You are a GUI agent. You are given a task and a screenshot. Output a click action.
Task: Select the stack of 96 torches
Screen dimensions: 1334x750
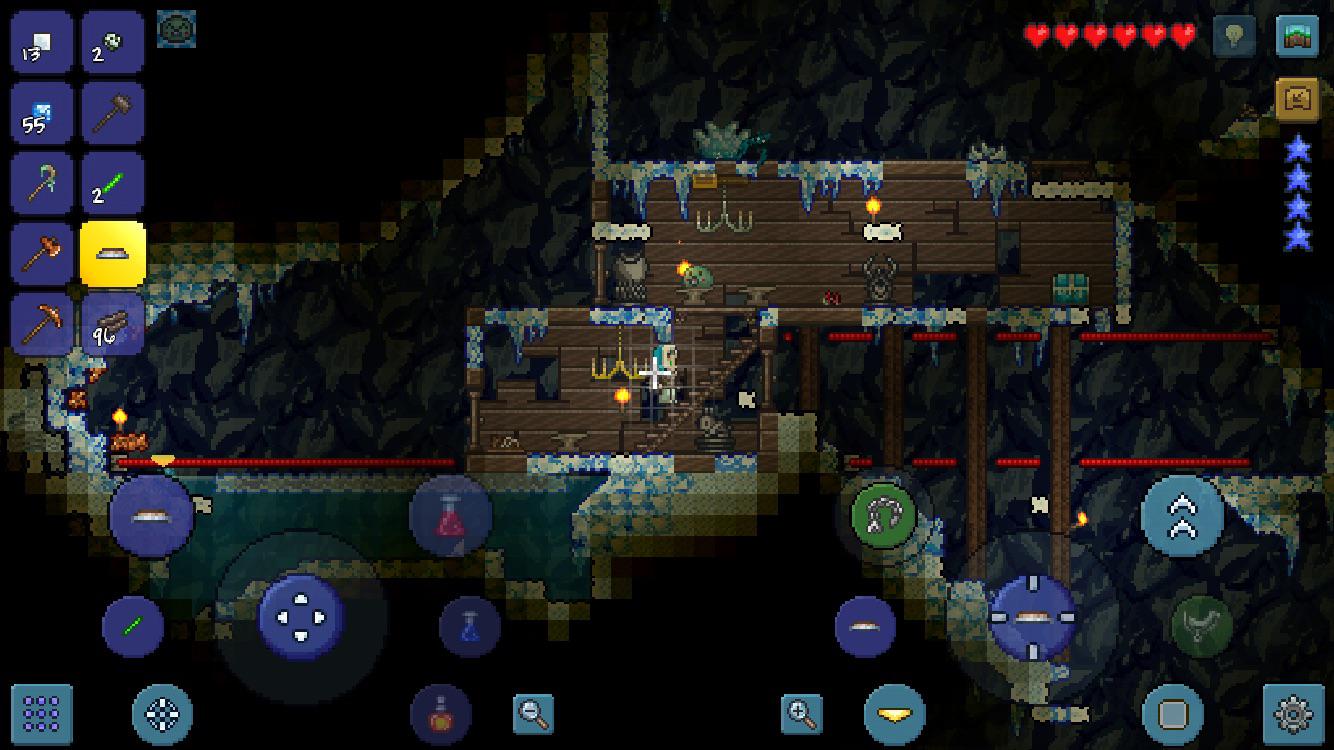coord(113,325)
